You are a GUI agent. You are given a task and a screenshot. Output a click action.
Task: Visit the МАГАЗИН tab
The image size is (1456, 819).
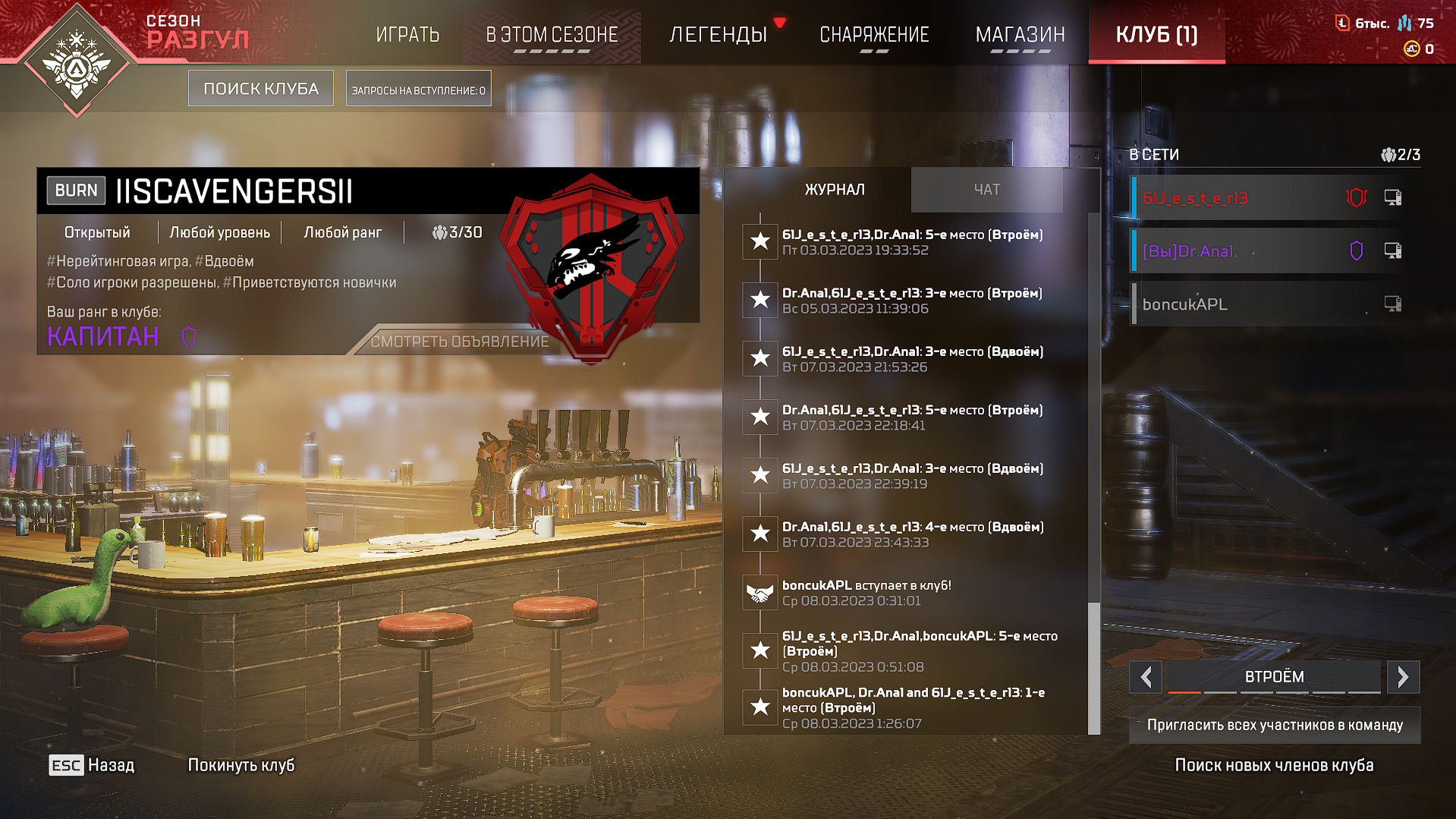(1020, 35)
